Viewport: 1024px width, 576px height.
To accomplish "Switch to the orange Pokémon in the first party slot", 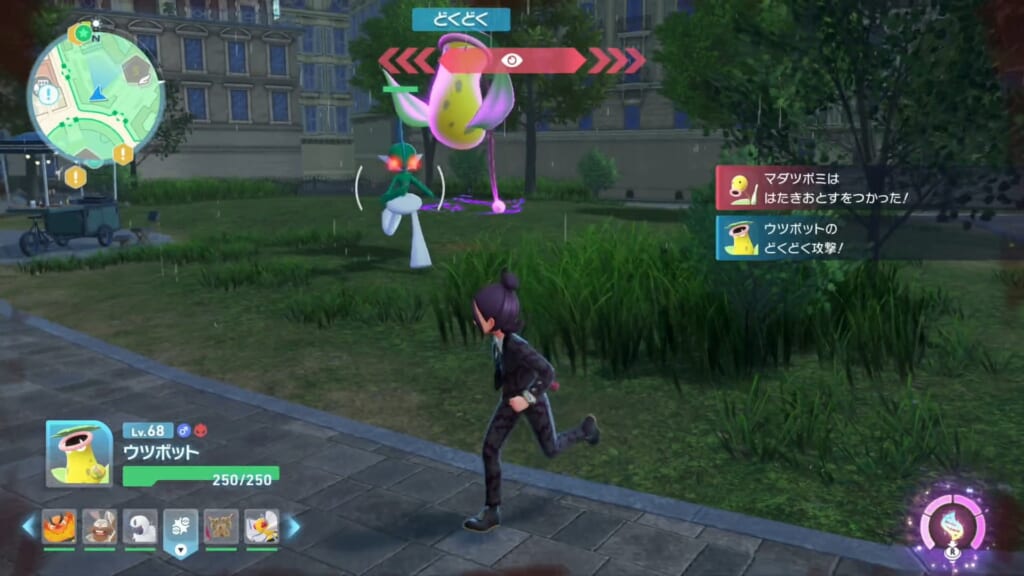I will [x=59, y=526].
